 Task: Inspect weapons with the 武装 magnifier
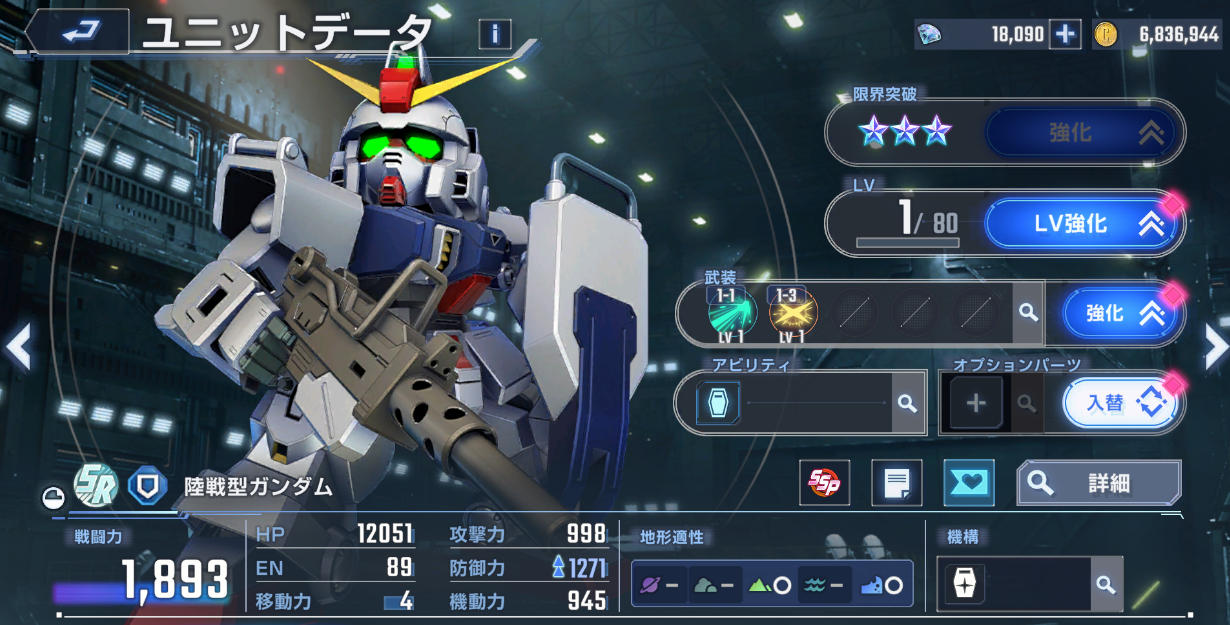click(1027, 314)
